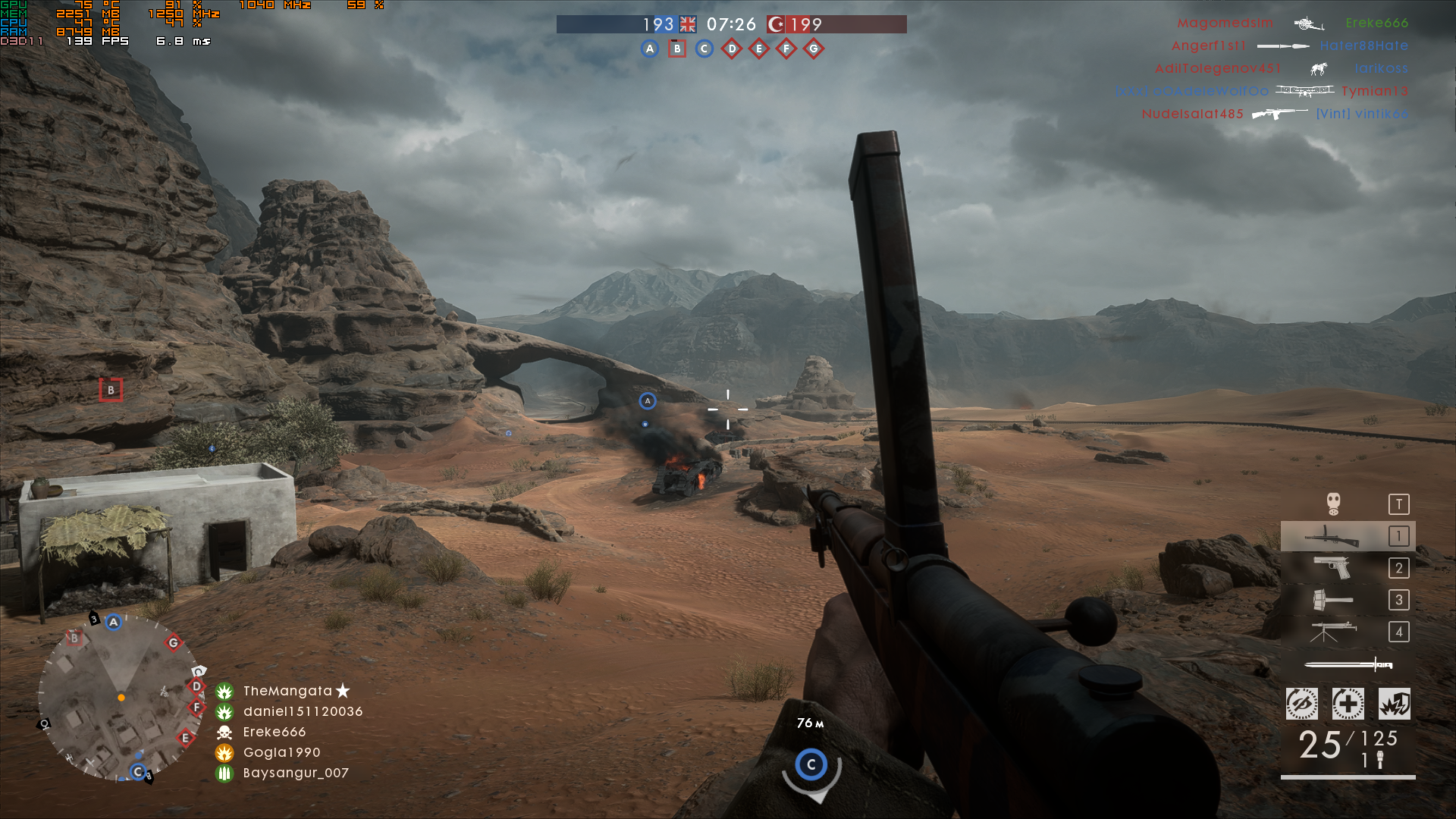Click the crossed-out eye icon
The width and height of the screenshot is (1456, 819).
(1302, 704)
